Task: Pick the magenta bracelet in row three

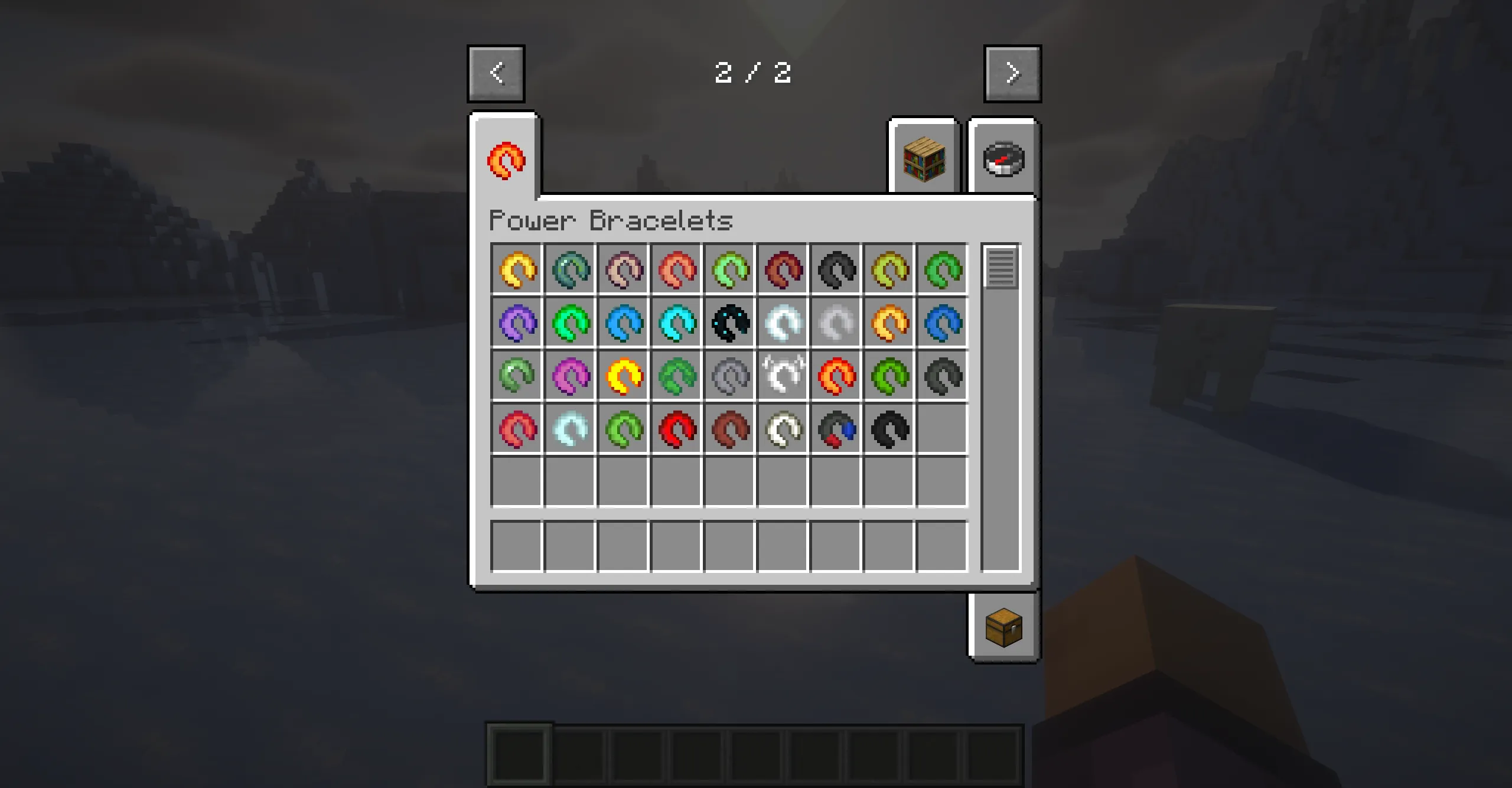Action: [x=570, y=375]
